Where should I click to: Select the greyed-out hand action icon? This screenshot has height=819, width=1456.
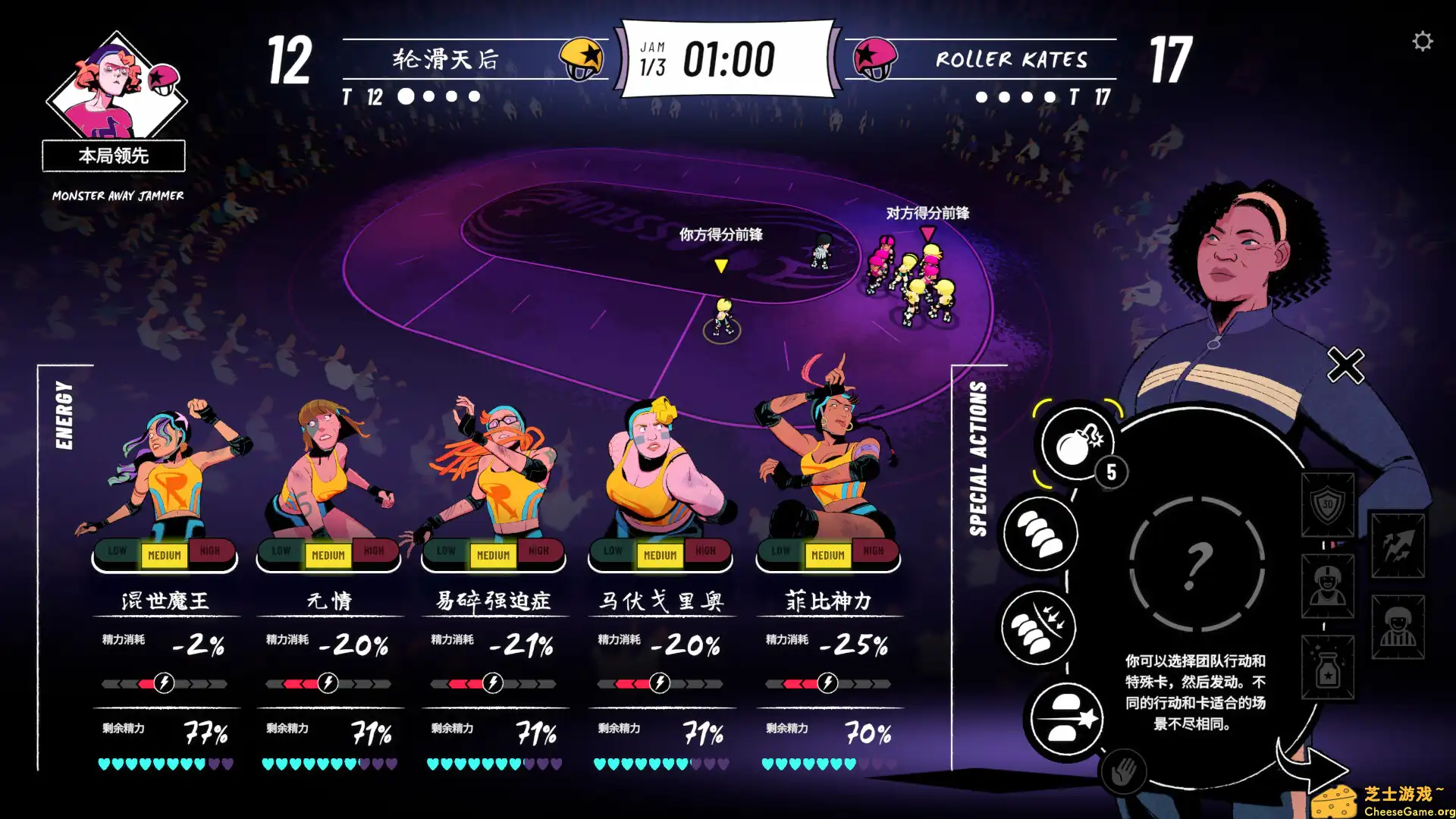point(1123,772)
